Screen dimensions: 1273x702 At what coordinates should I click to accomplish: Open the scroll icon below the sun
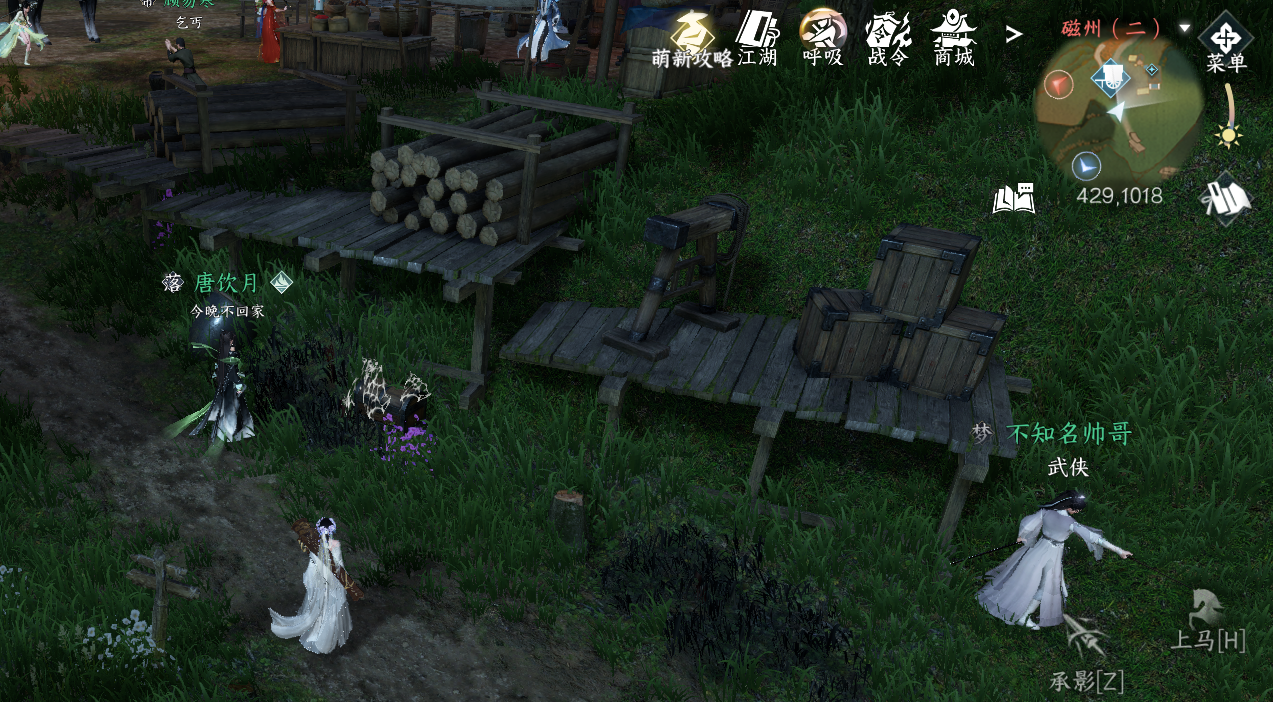tap(1227, 198)
